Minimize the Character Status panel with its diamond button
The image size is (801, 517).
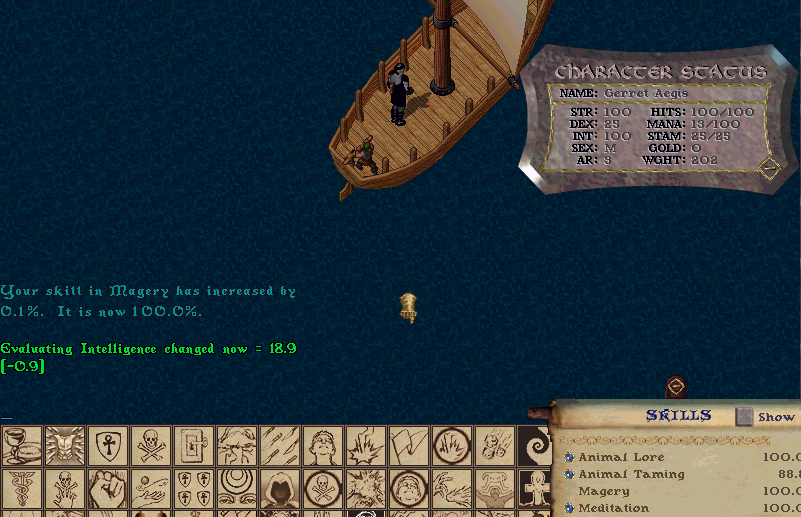(768, 168)
